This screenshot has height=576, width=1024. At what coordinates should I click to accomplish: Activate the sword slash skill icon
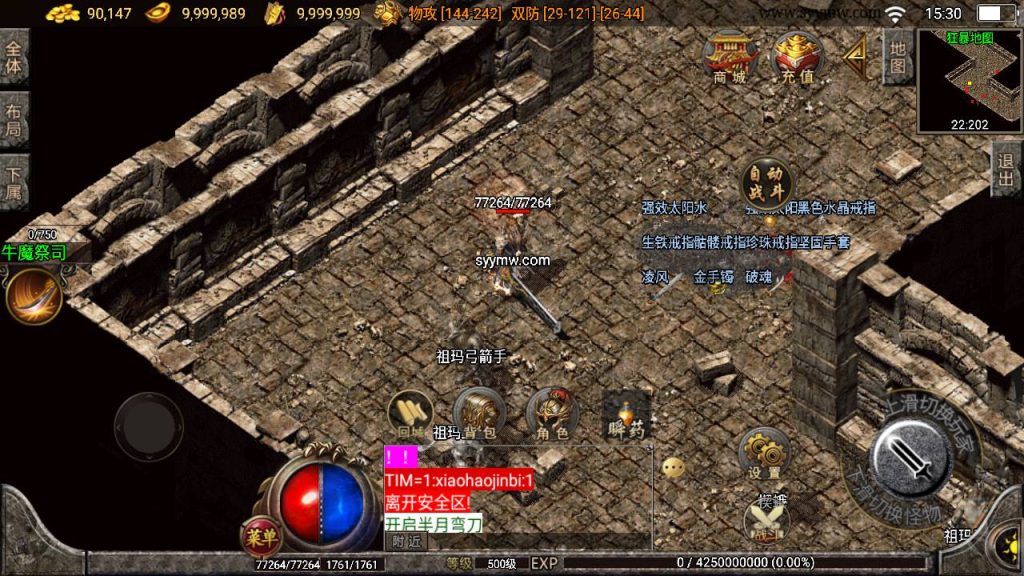33,297
